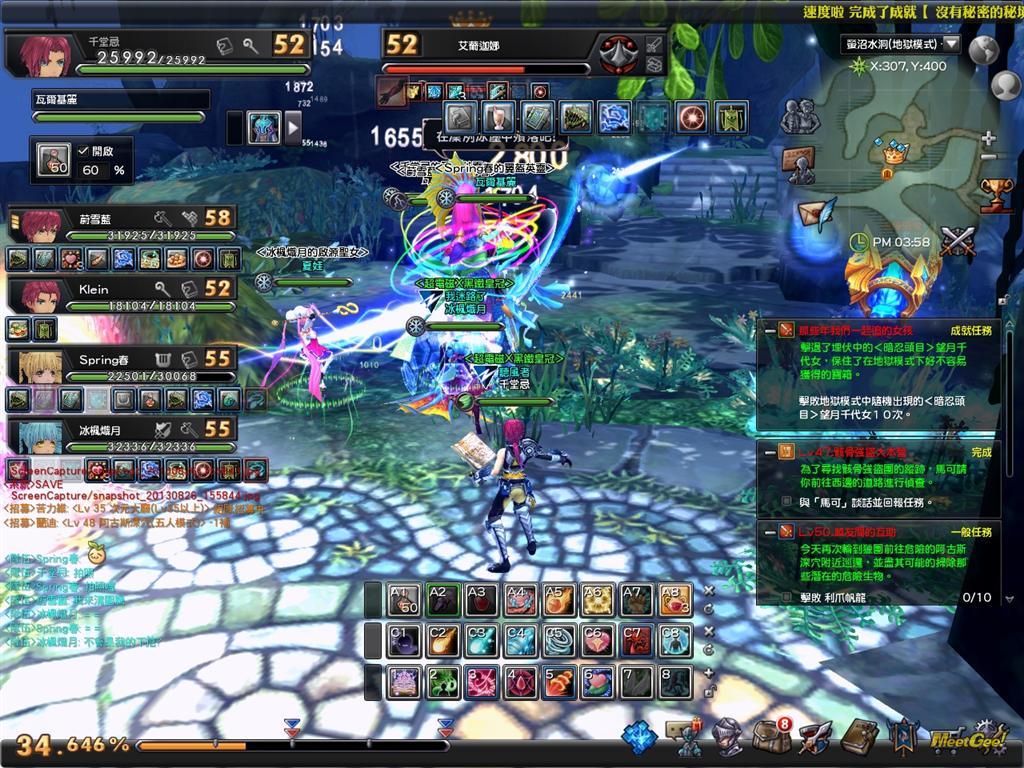Use the A1 potion hotbar slot
Viewport: 1024px width, 768px height.
click(x=405, y=599)
